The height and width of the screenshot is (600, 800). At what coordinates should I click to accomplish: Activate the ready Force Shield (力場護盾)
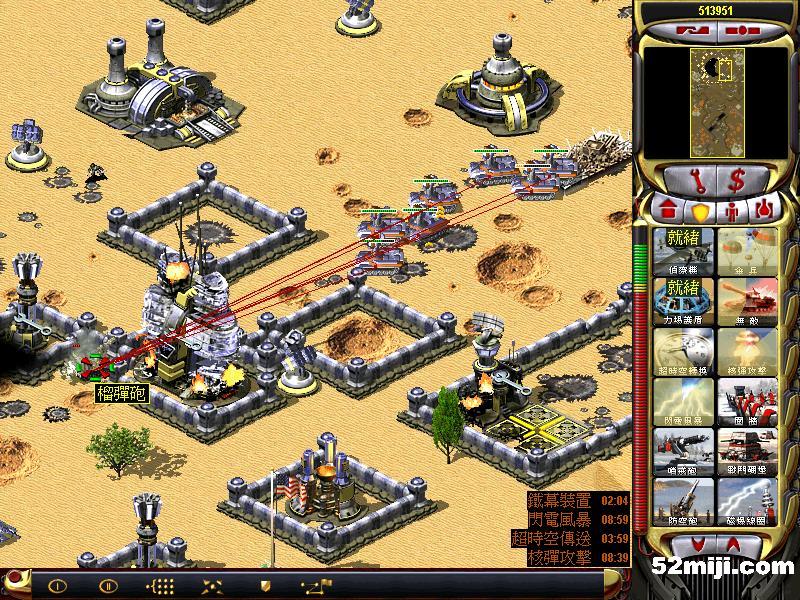684,301
